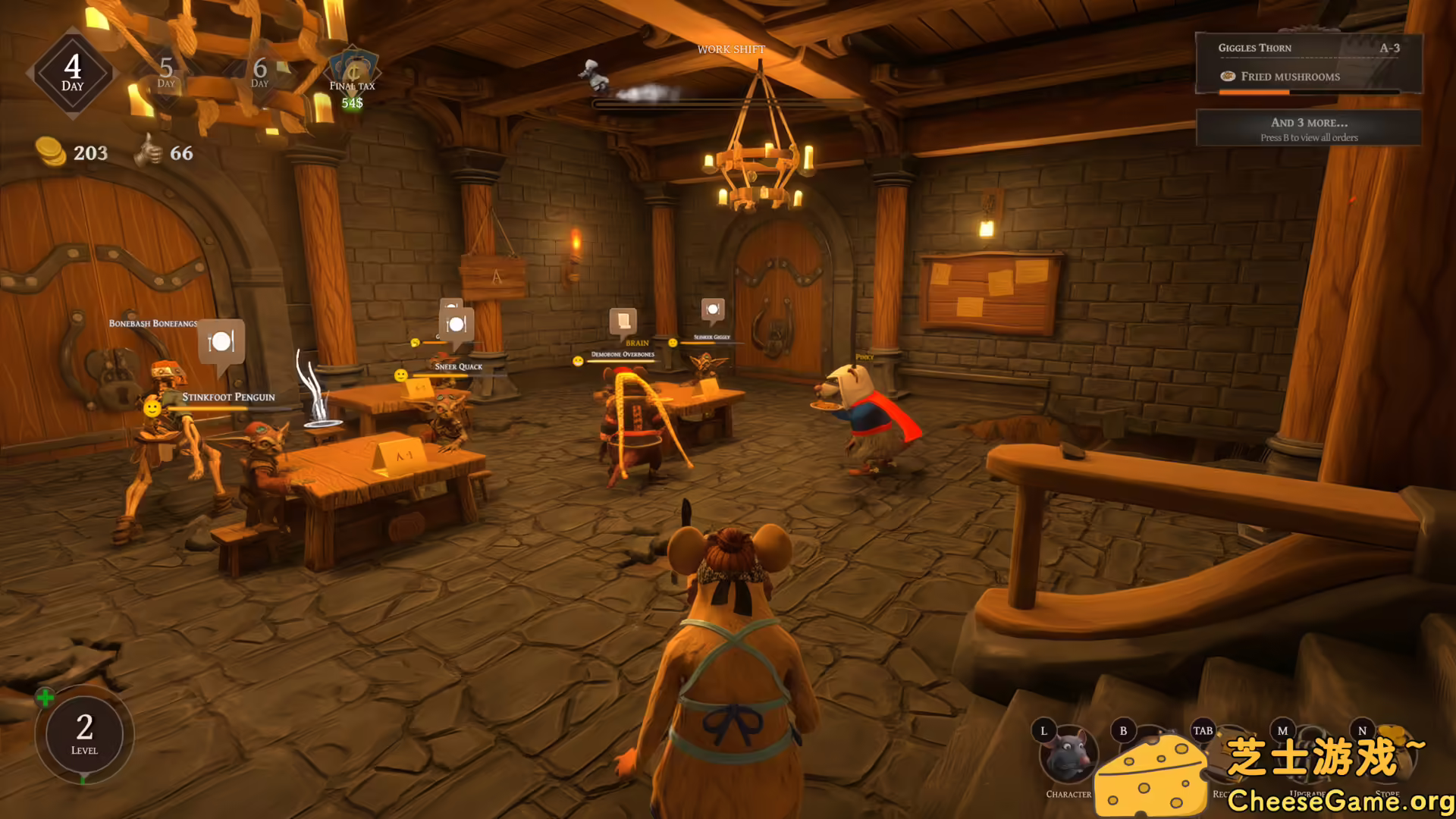Open the Character menu rat portrait
This screenshot has width=1456, height=819.
tap(1068, 755)
